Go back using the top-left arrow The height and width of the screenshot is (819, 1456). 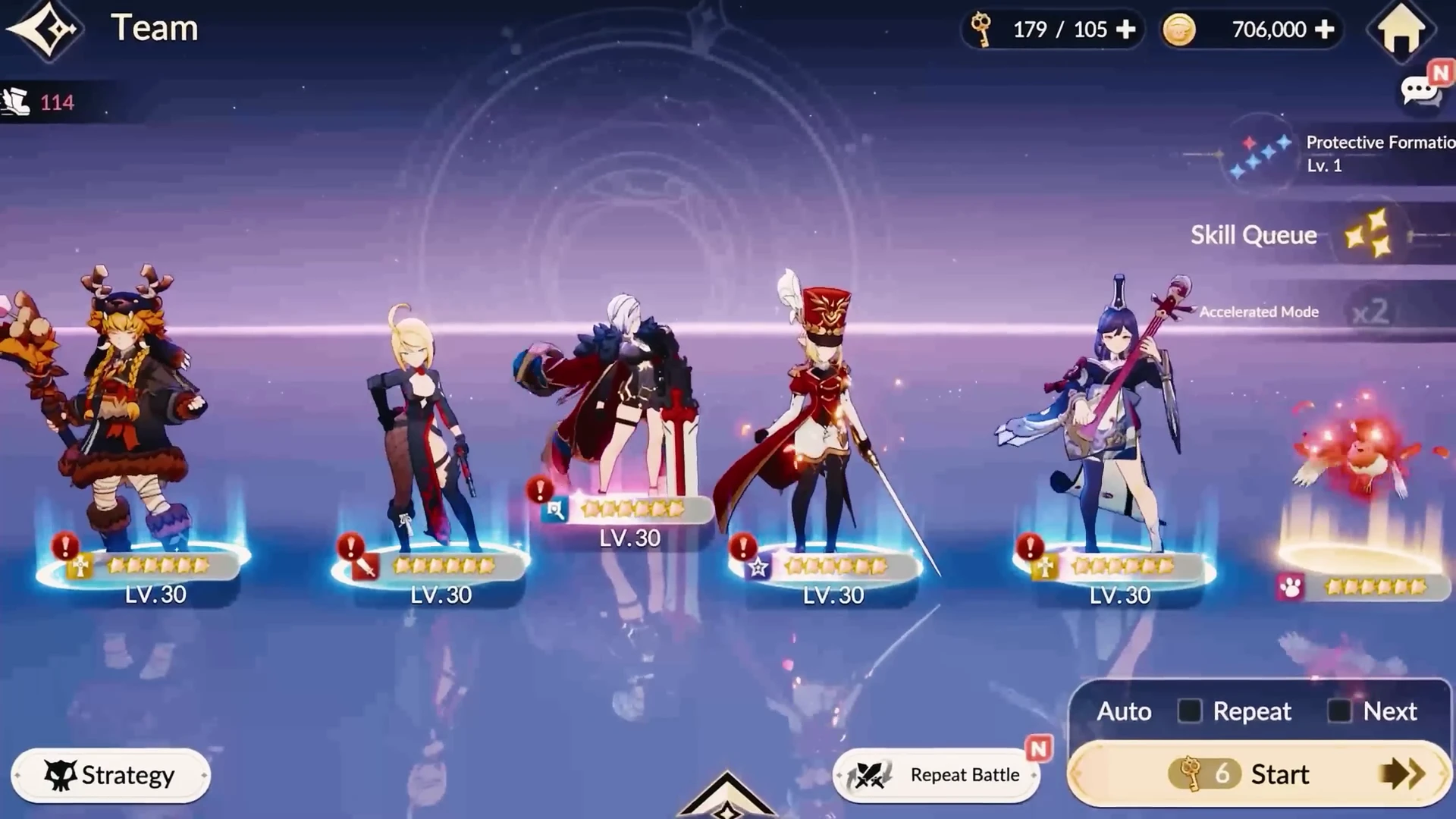click(x=44, y=30)
